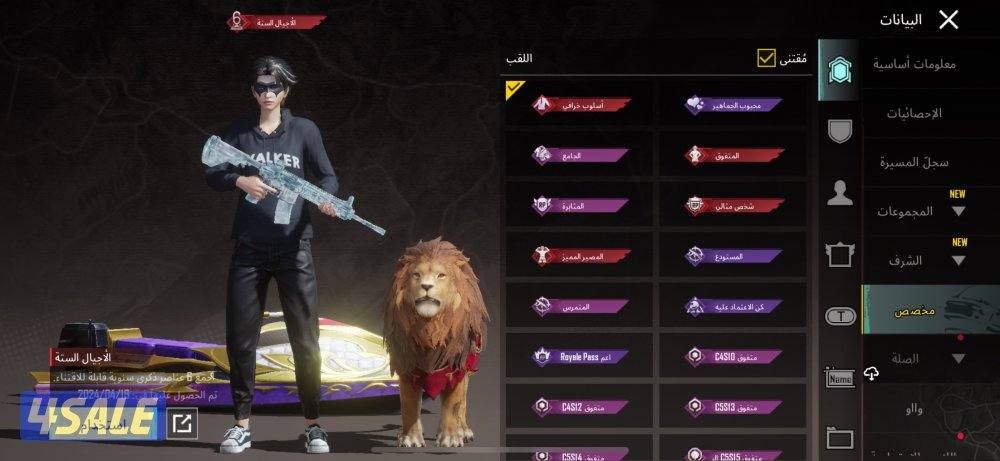The width and height of the screenshot is (1000, 461).
Task: Choose the الداعم title
Action: tap(581, 155)
